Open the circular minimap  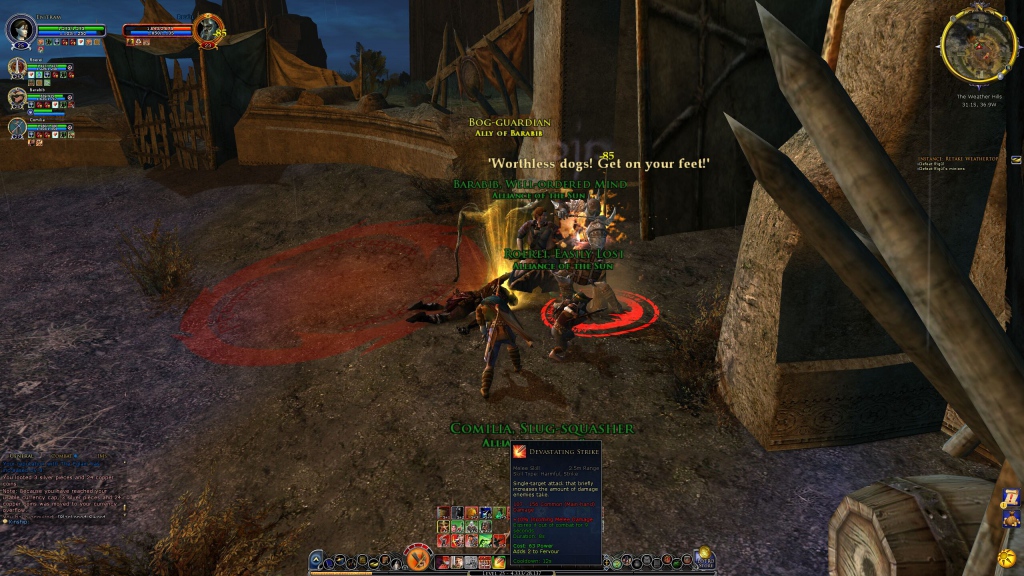978,44
